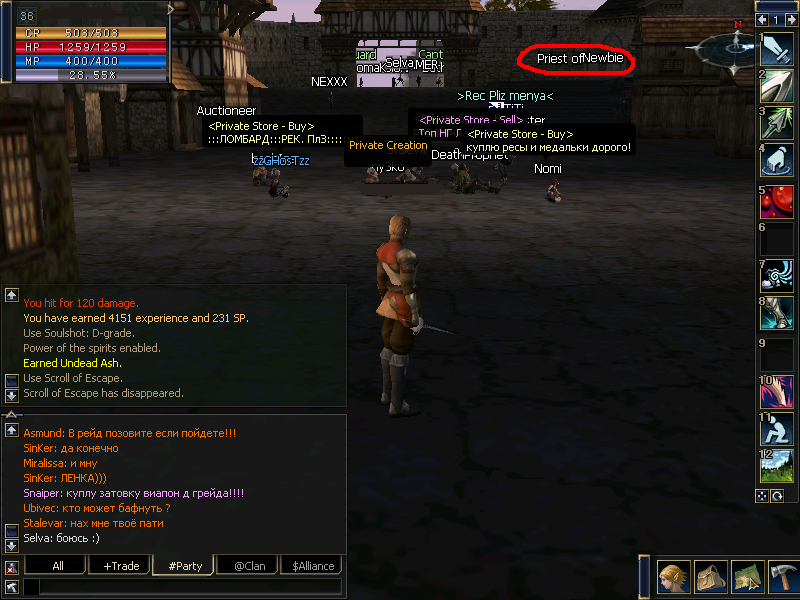Activate the sword attack skill in slot 1
Viewport: 800px width, 600px height.
pos(777,50)
